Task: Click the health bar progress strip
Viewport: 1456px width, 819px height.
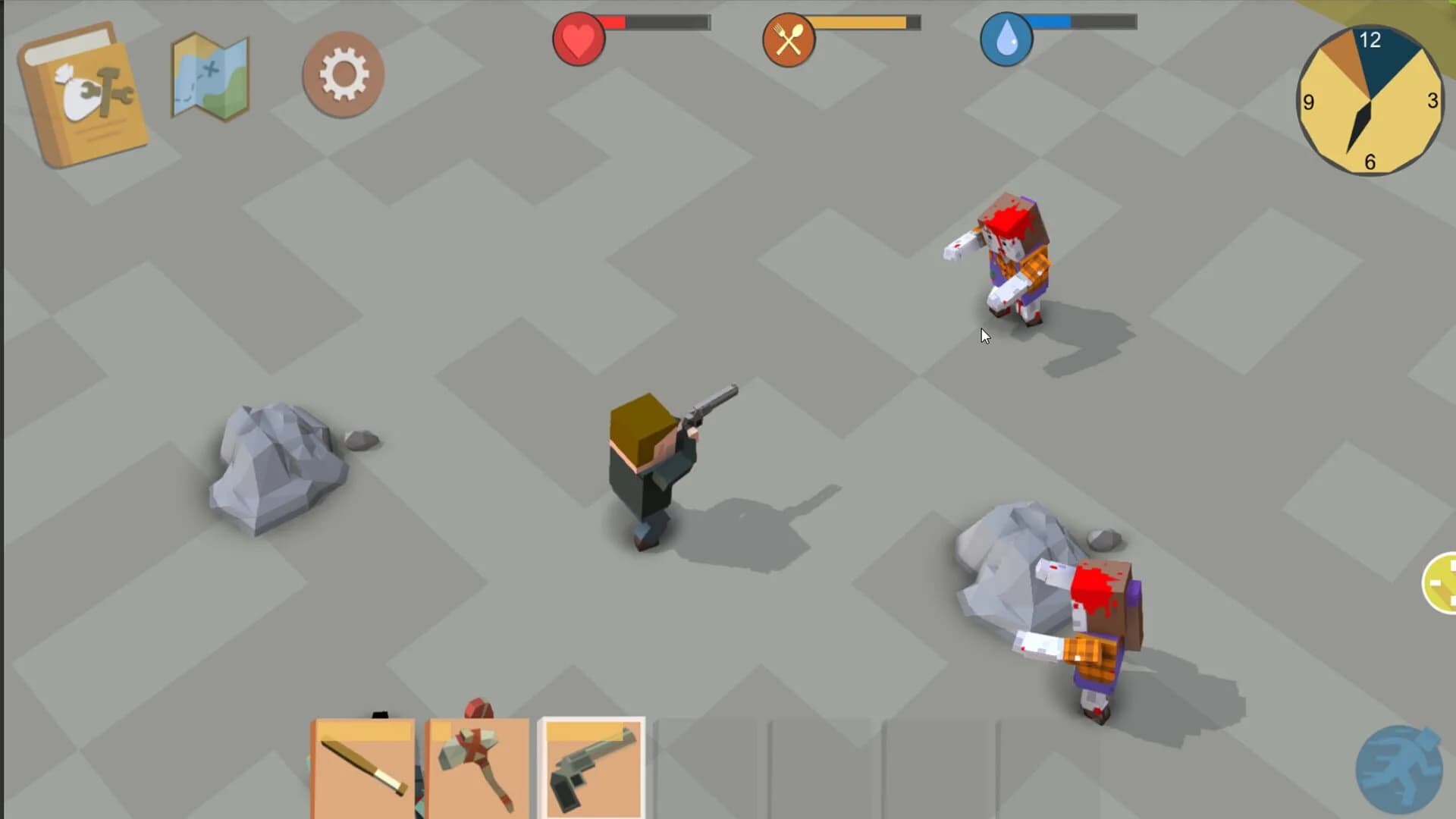Action: pyautogui.click(x=656, y=23)
